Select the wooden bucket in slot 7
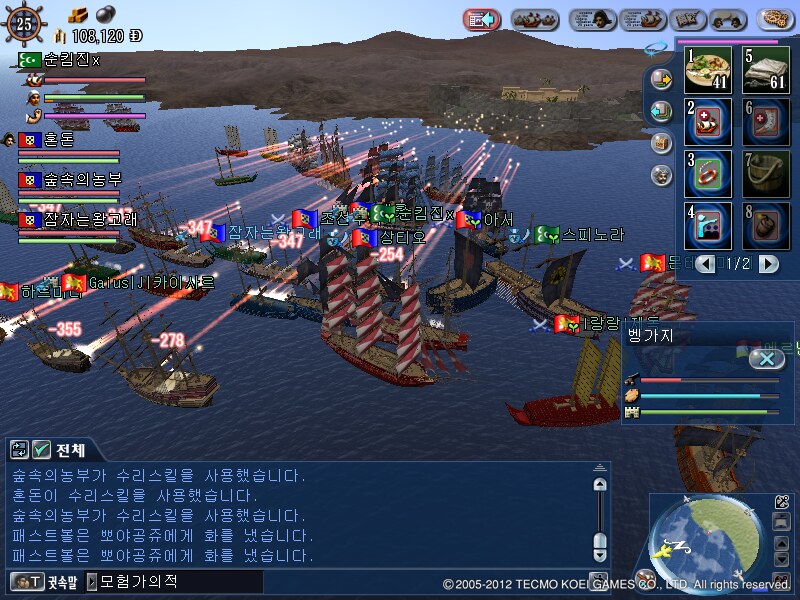This screenshot has width=800, height=600. pyautogui.click(x=767, y=174)
